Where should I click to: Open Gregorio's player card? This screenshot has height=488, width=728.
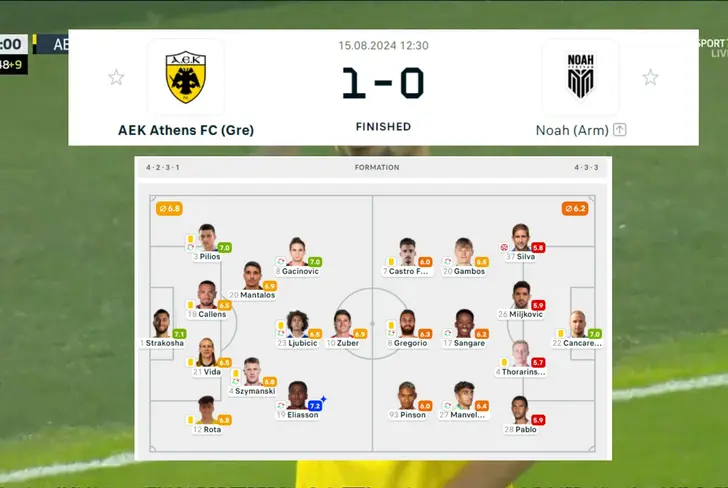click(x=407, y=324)
